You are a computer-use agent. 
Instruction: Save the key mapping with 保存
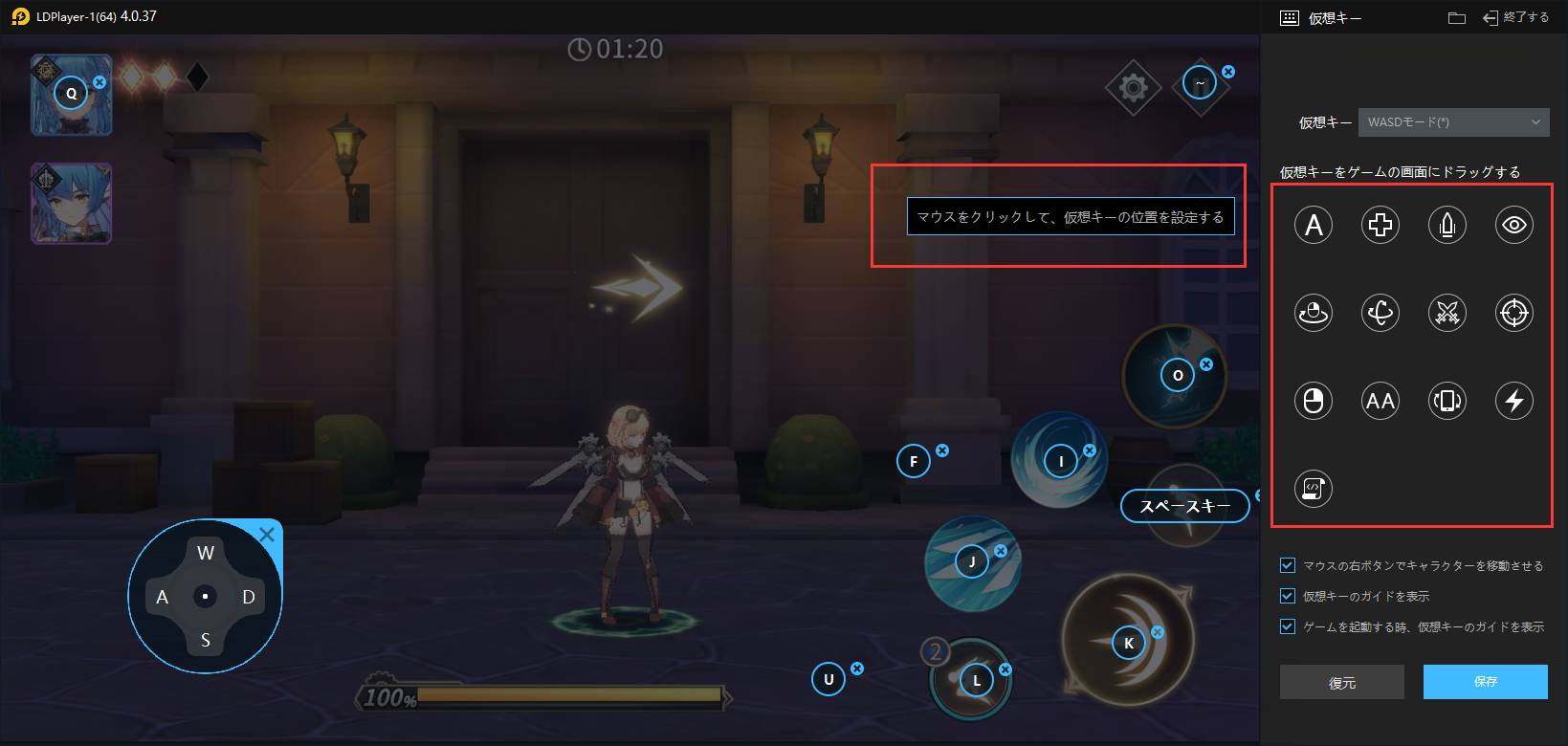tap(1485, 682)
